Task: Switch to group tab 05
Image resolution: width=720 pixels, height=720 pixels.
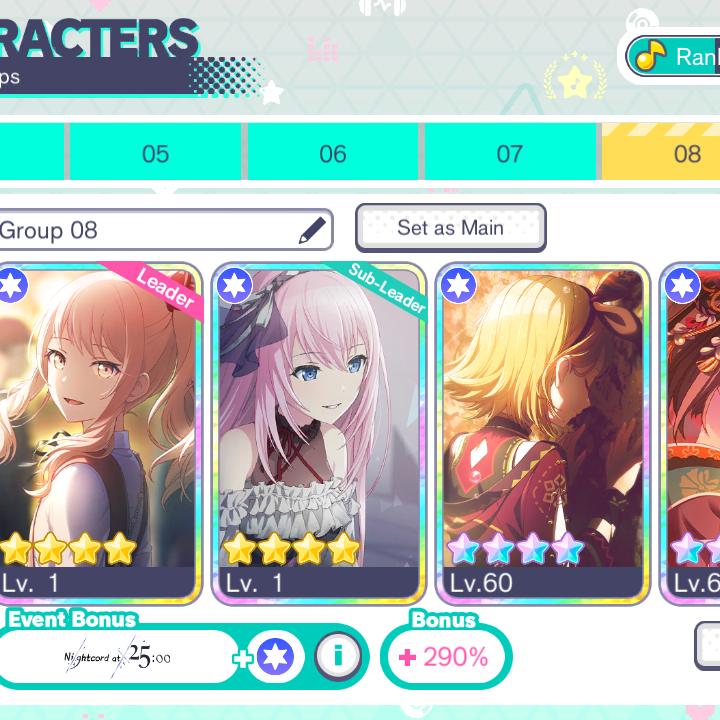Action: [155, 153]
